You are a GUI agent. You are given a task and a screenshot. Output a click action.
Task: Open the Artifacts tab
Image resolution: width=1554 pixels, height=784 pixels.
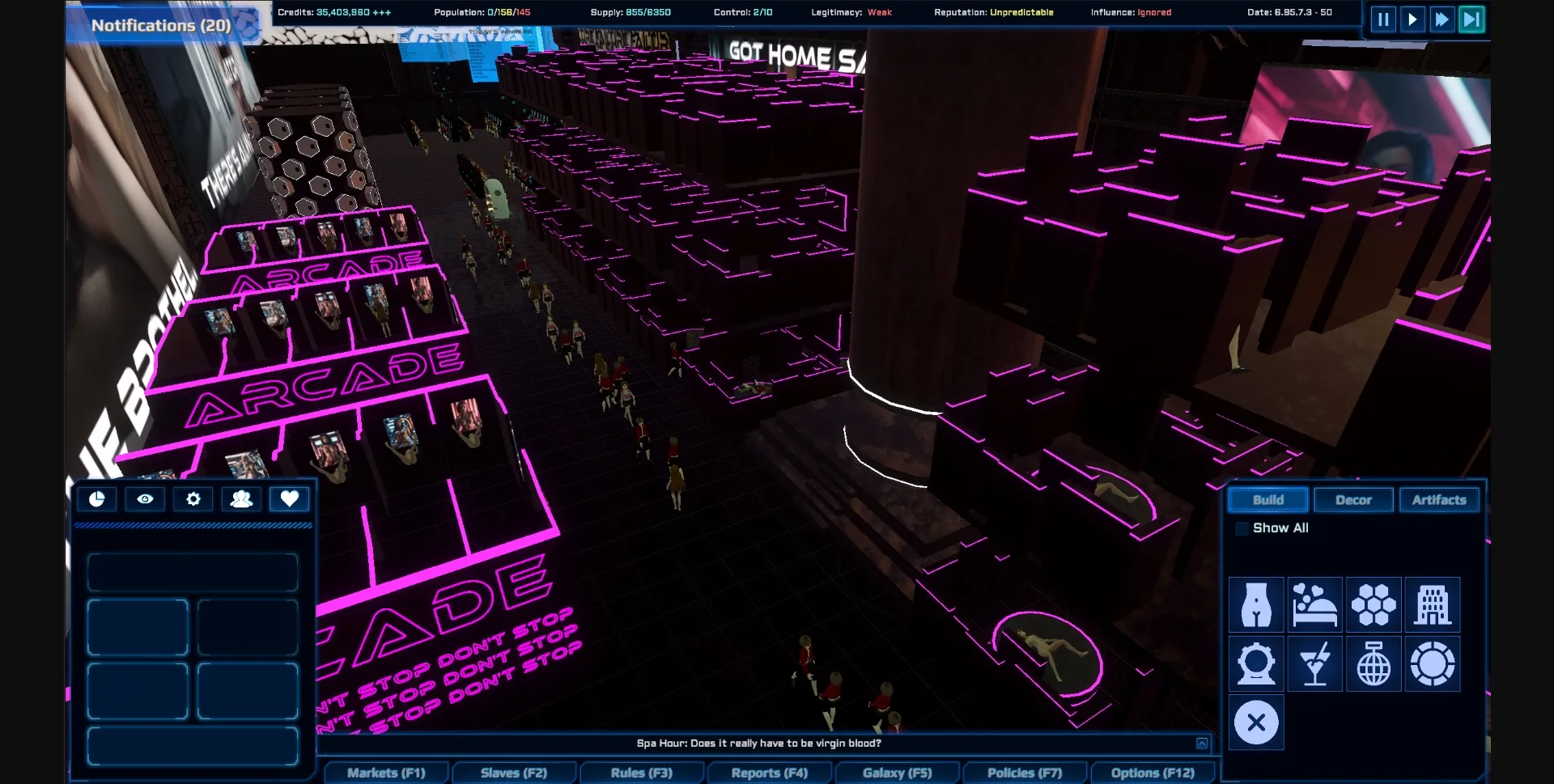click(x=1440, y=499)
